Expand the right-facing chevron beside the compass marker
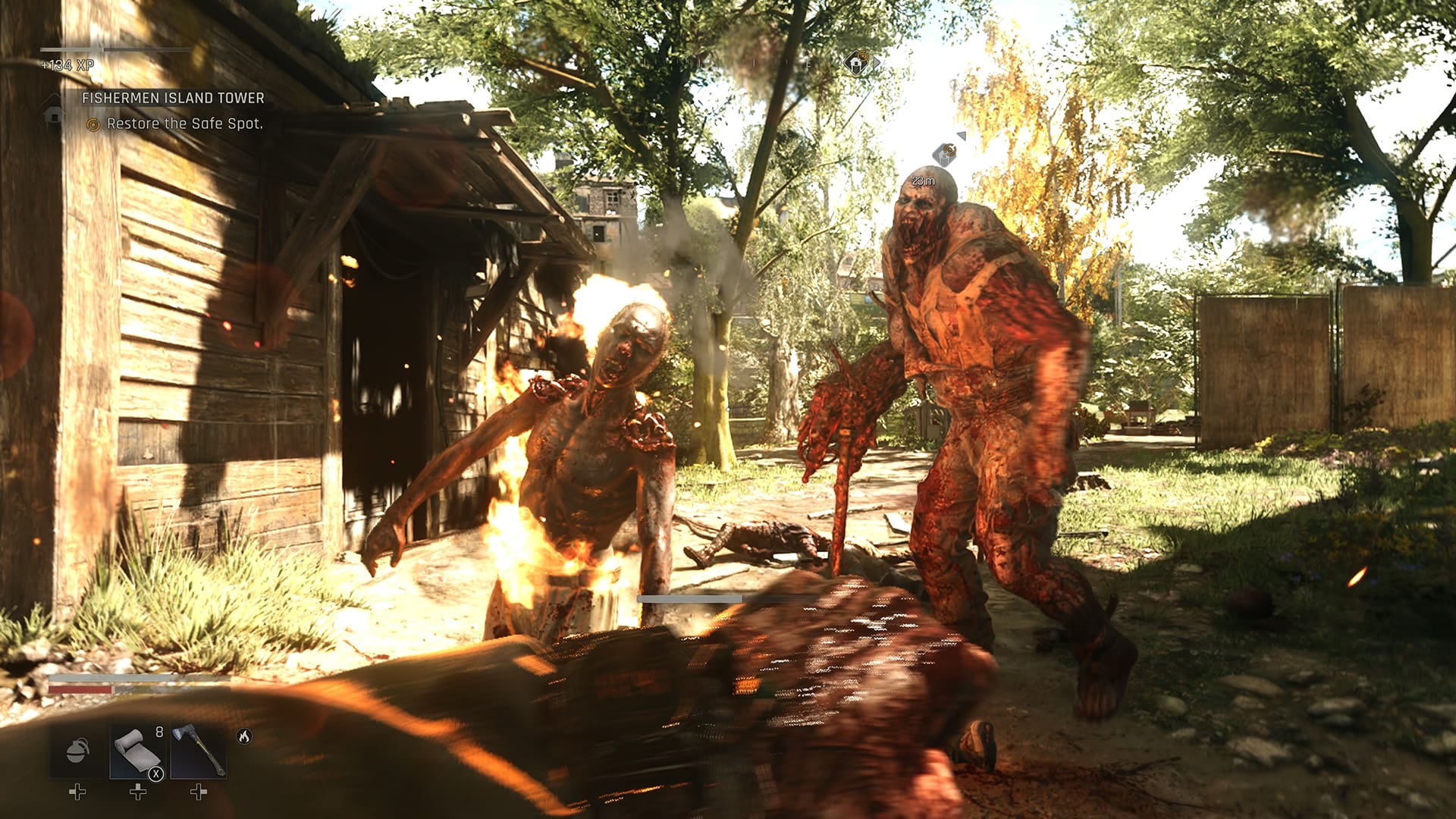 pos(877,63)
